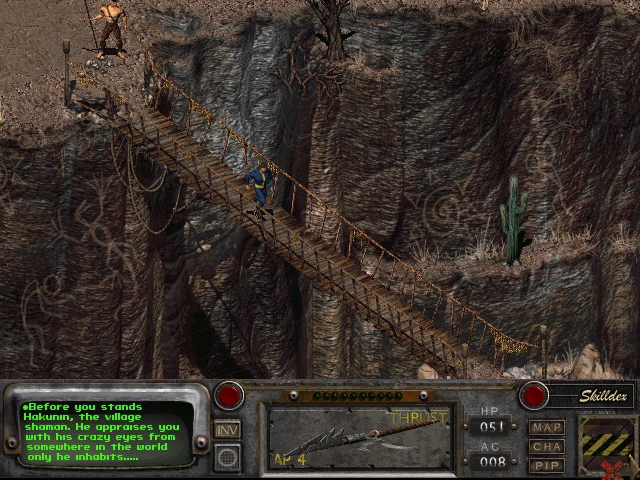
Task: Open the options menu via the round button
Action: tap(227, 457)
